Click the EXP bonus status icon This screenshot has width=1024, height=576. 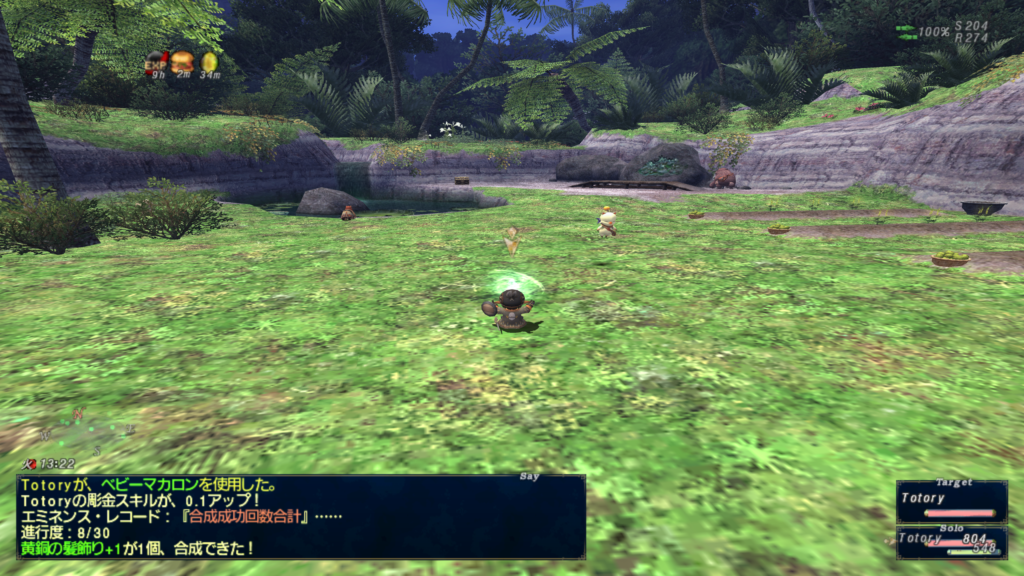click(155, 61)
